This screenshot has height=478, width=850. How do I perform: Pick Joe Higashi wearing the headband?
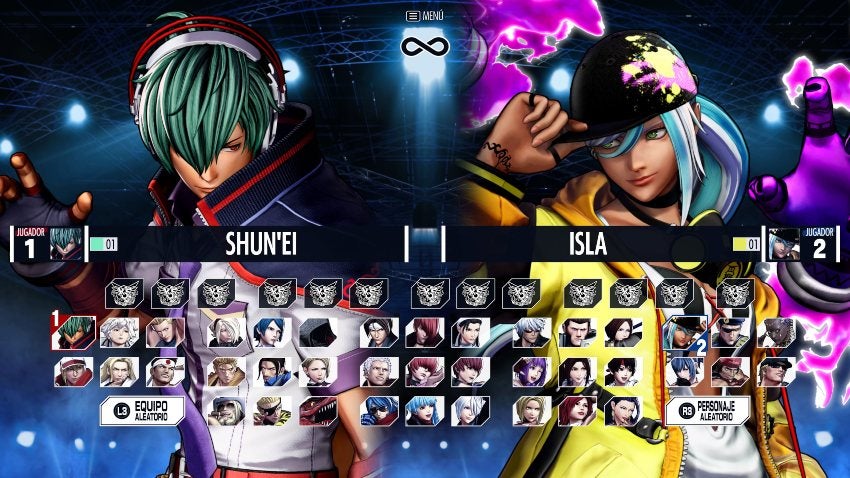[166, 371]
